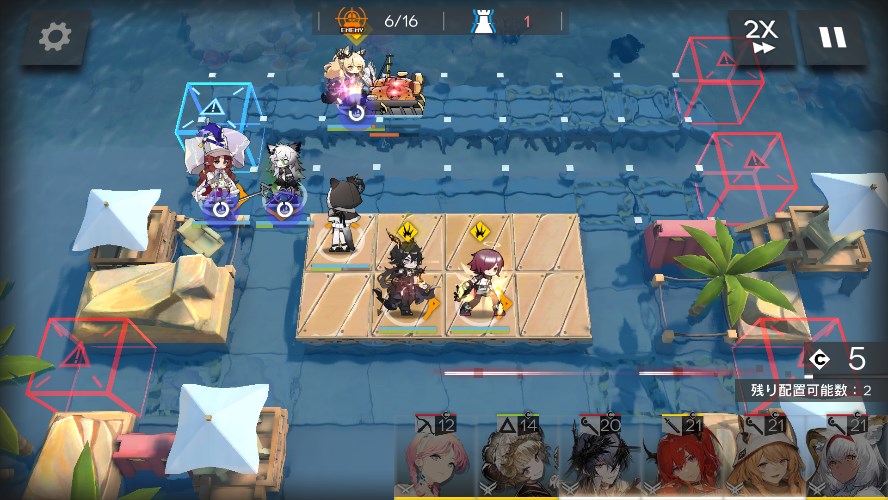Choose the blonde fox-eared operator card with hat
The image size is (888, 500).
763,458
